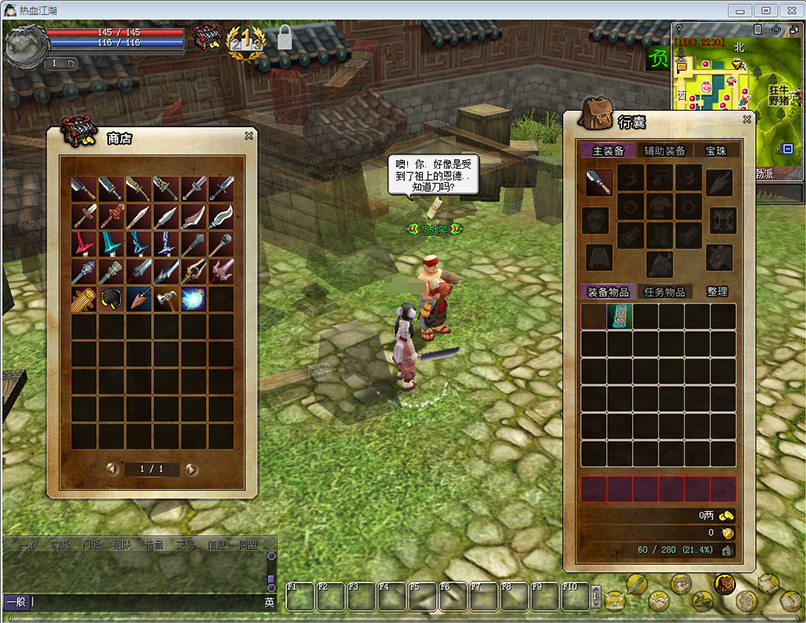The image size is (806, 623).
Task: Go to the next shop page
Action: click(x=191, y=469)
